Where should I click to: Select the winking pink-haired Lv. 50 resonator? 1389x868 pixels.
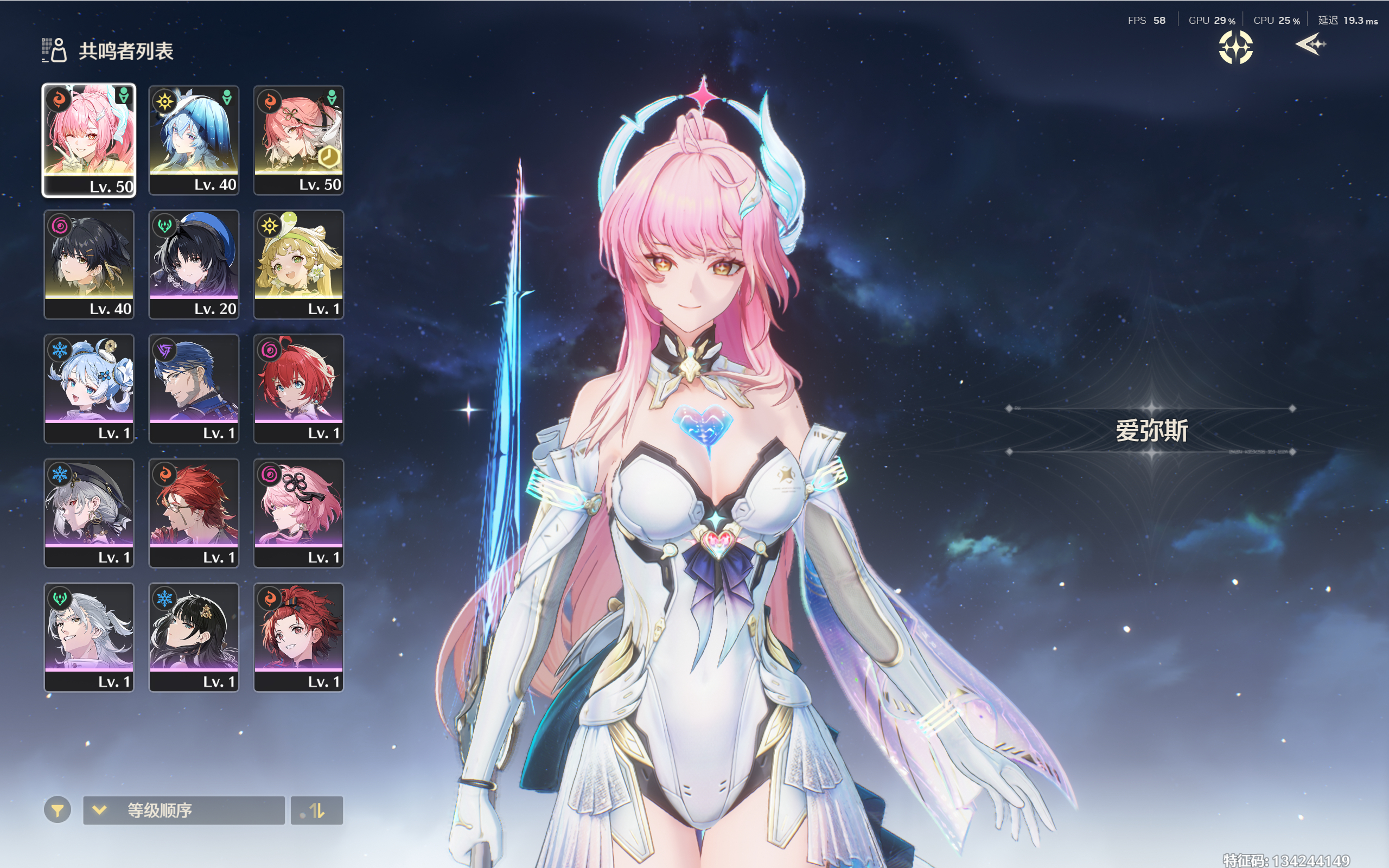click(x=89, y=140)
